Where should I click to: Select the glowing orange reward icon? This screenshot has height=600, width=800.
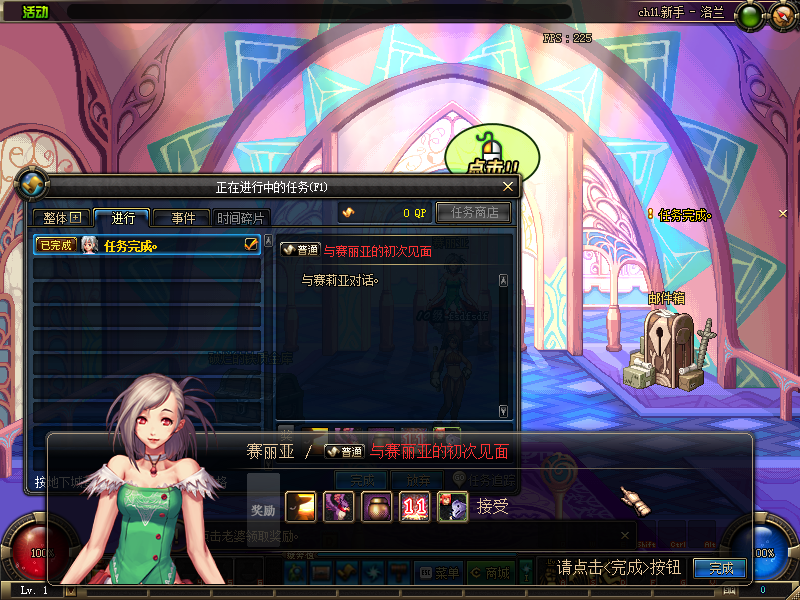tap(301, 507)
